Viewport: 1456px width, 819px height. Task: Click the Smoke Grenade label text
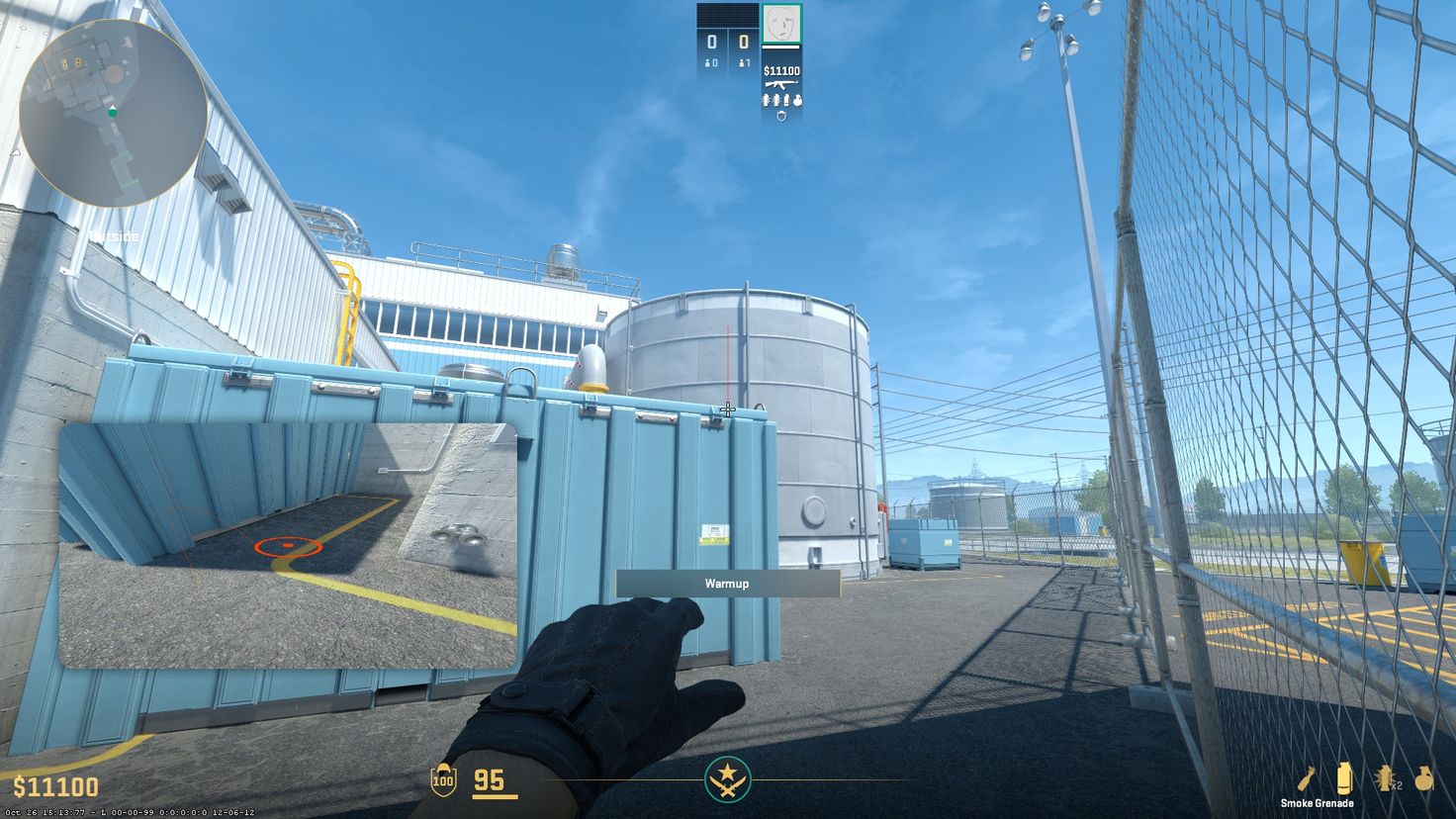[x=1318, y=803]
